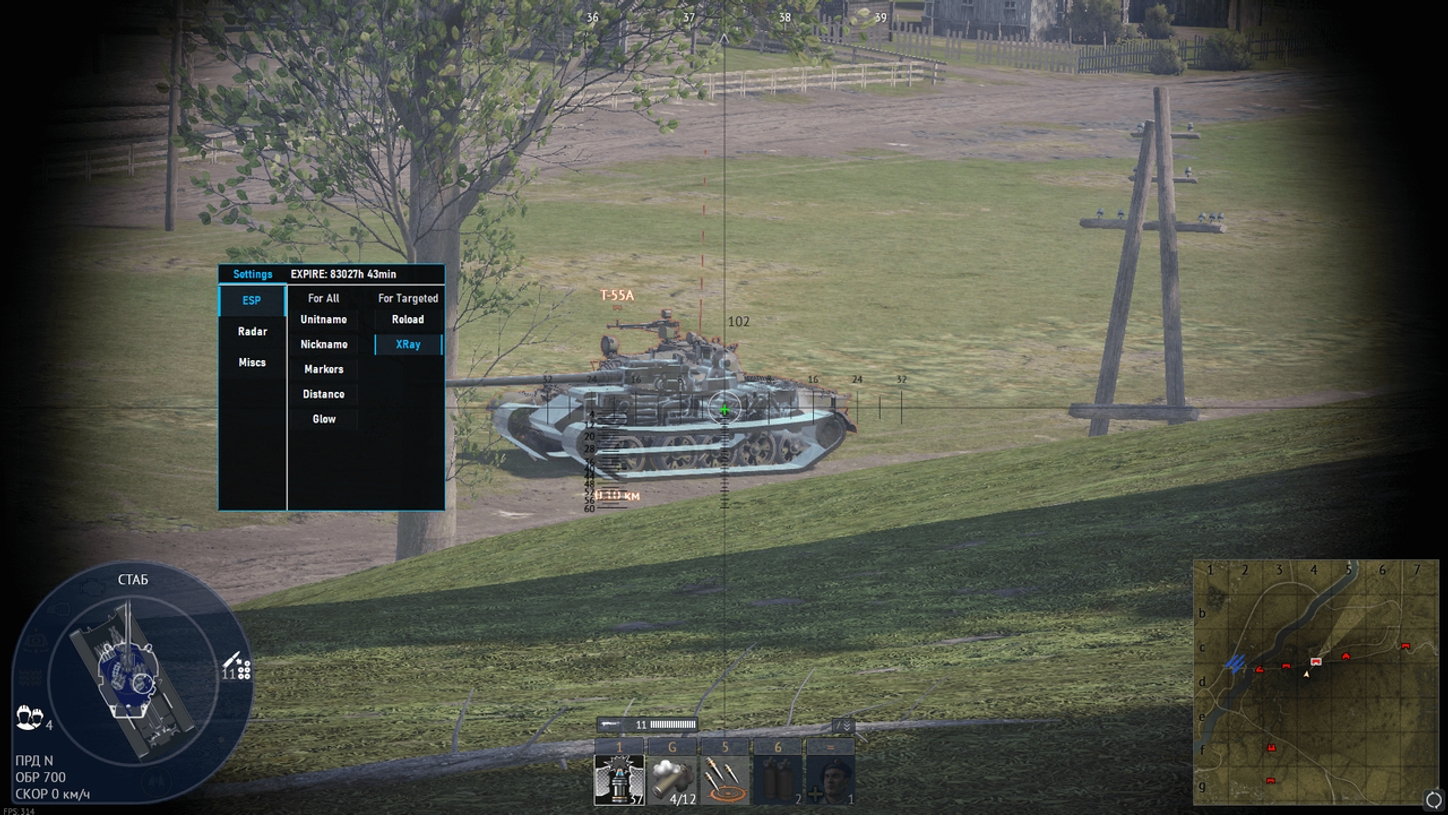This screenshot has height=815, width=1448.
Task: Toggle the Reload option for targeted
Action: click(x=408, y=319)
